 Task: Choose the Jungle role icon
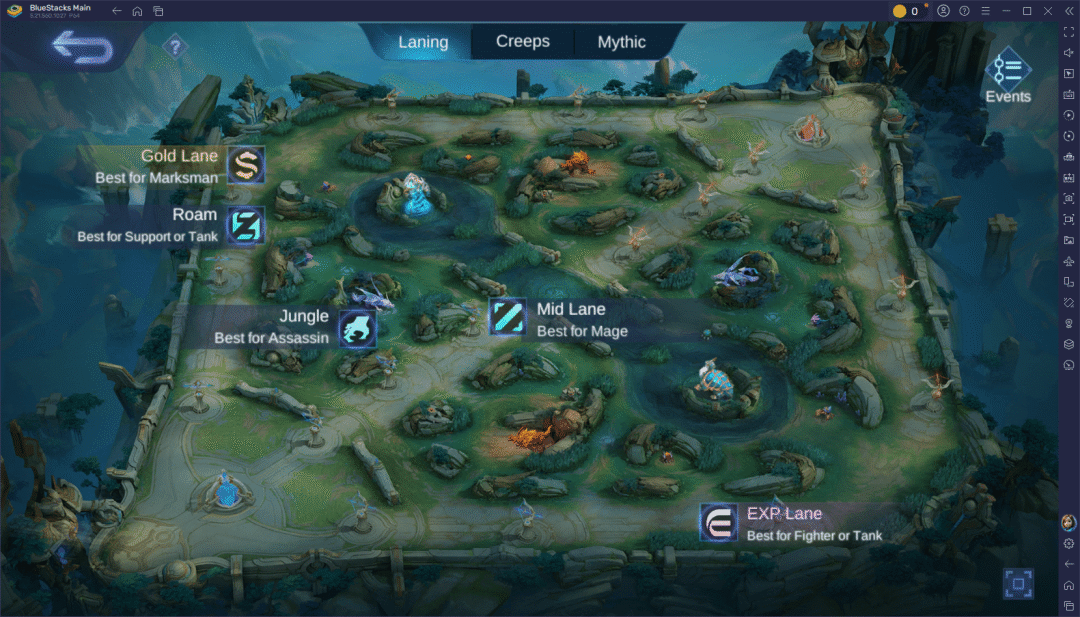tap(357, 327)
